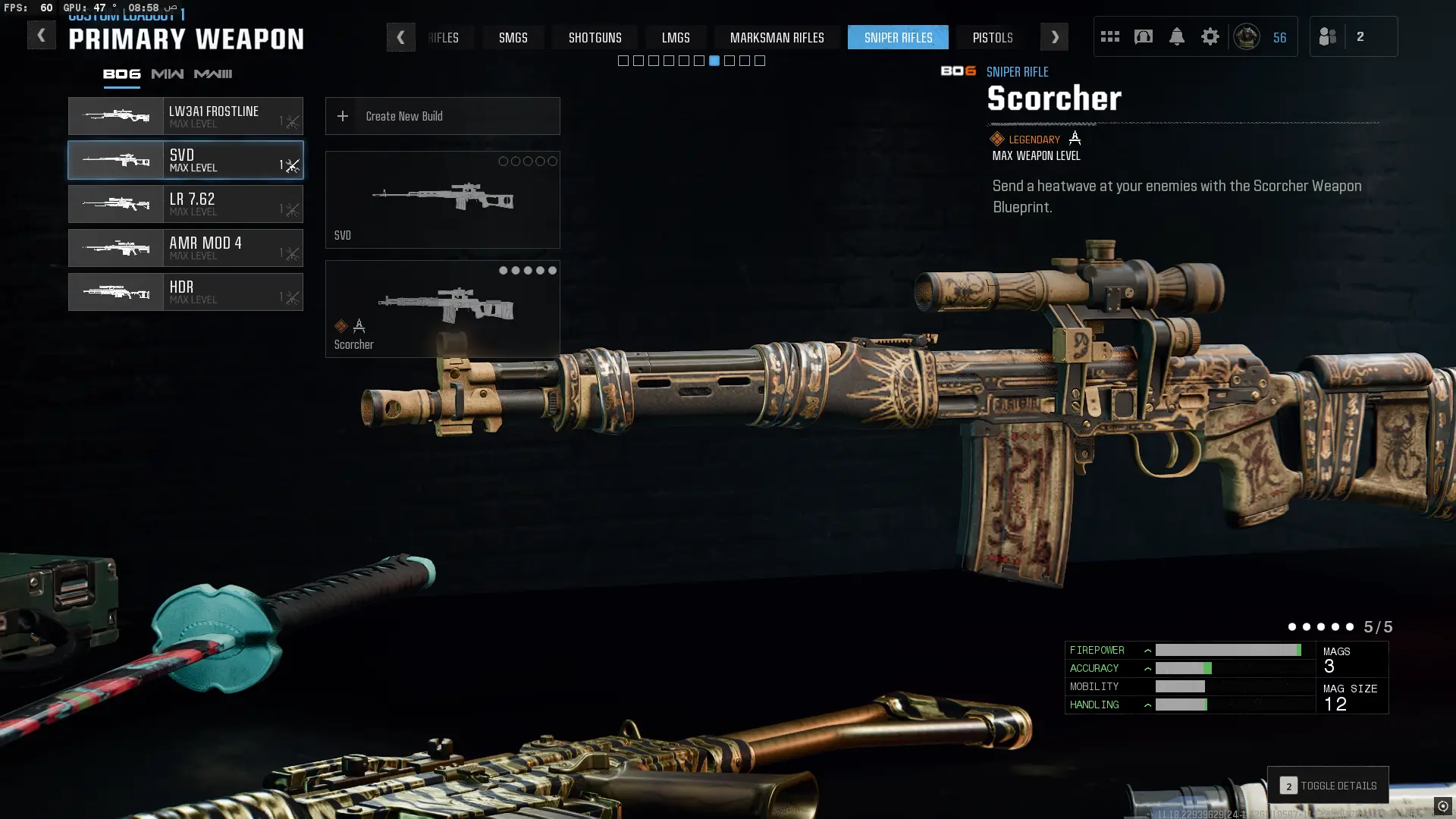This screenshot has height=819, width=1456.
Task: Go back with the top-left arrow
Action: point(41,36)
